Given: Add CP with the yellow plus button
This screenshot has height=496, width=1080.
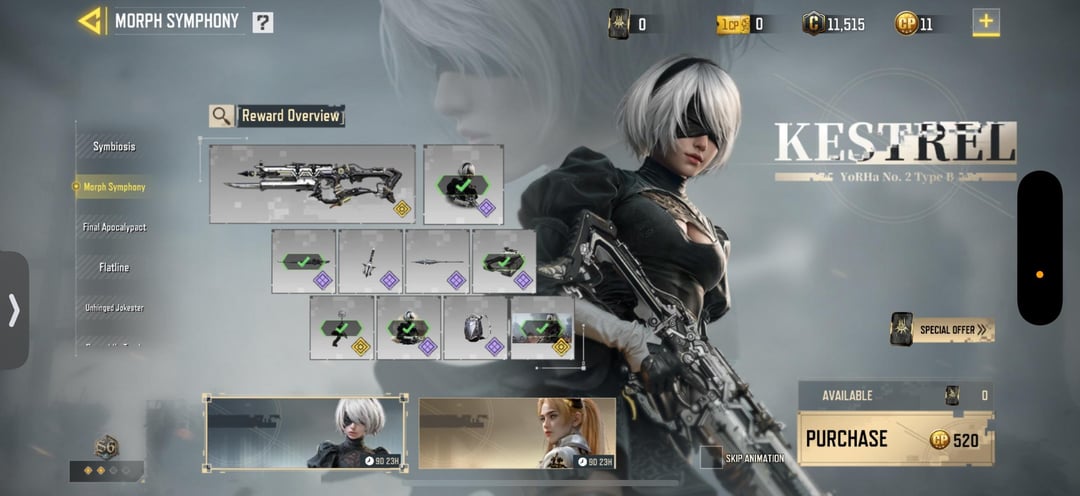Looking at the screenshot, I should tap(986, 22).
